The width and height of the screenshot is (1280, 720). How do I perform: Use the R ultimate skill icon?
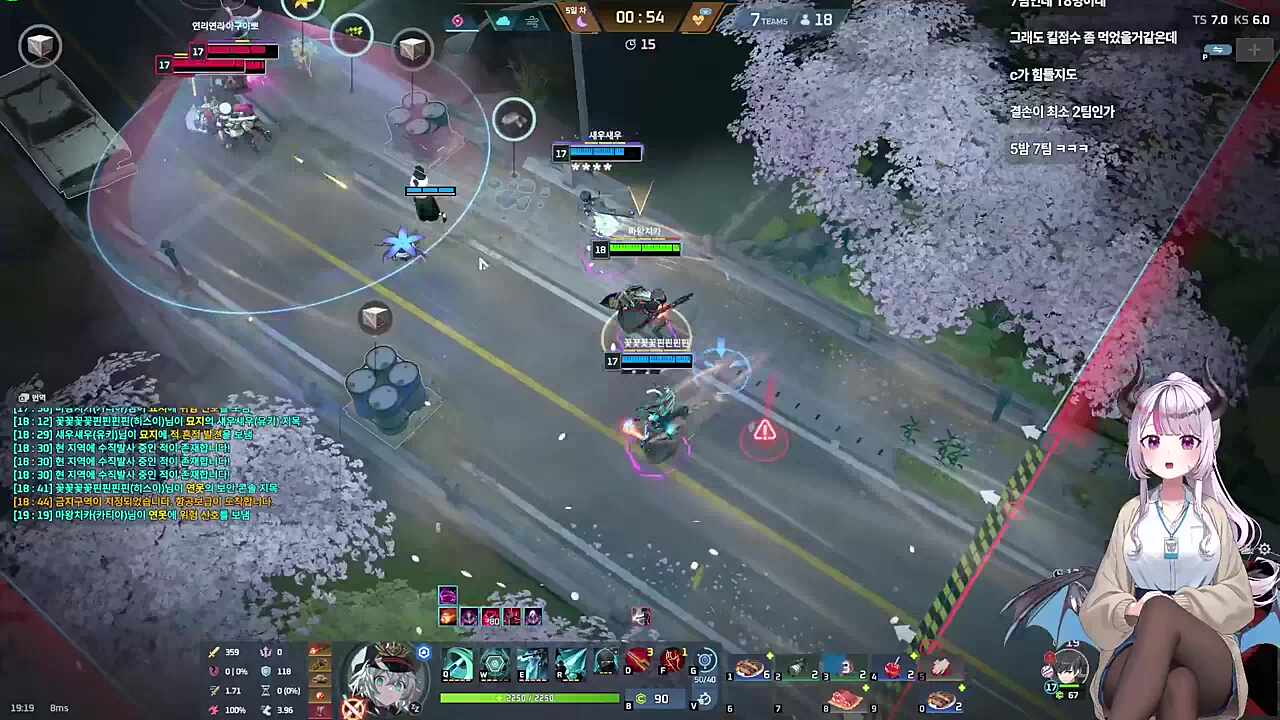click(568, 663)
